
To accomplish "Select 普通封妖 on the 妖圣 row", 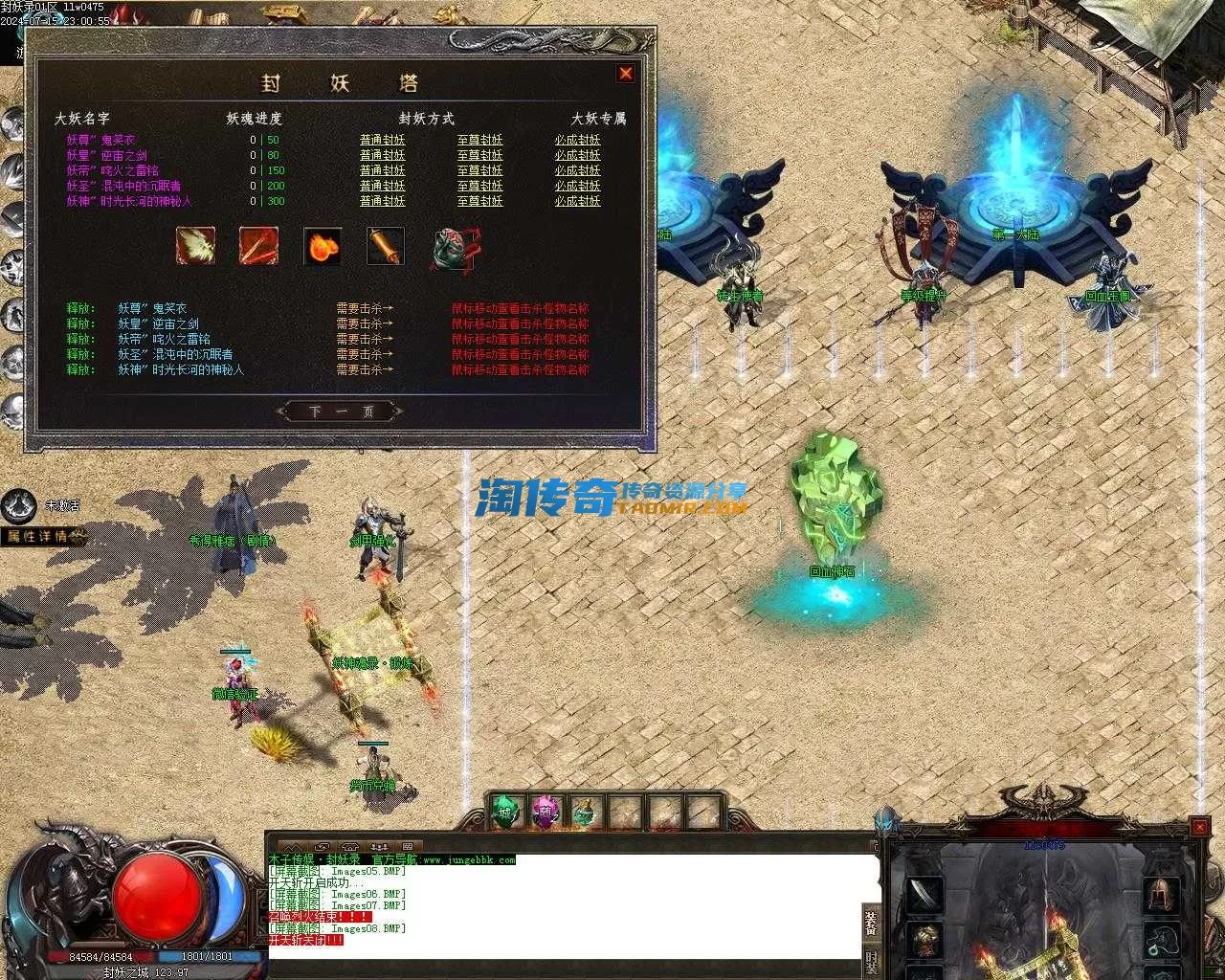I will click(x=382, y=186).
